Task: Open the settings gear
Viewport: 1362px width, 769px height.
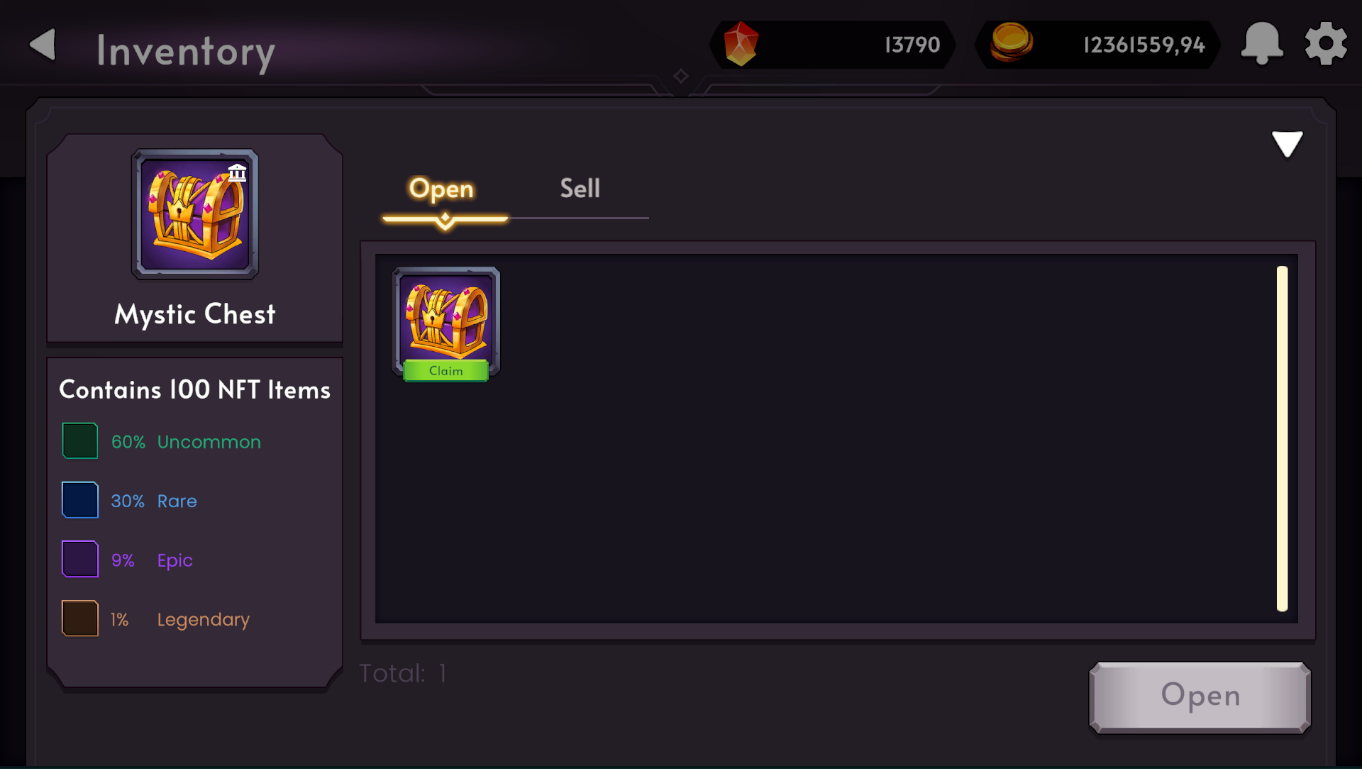Action: [1325, 44]
